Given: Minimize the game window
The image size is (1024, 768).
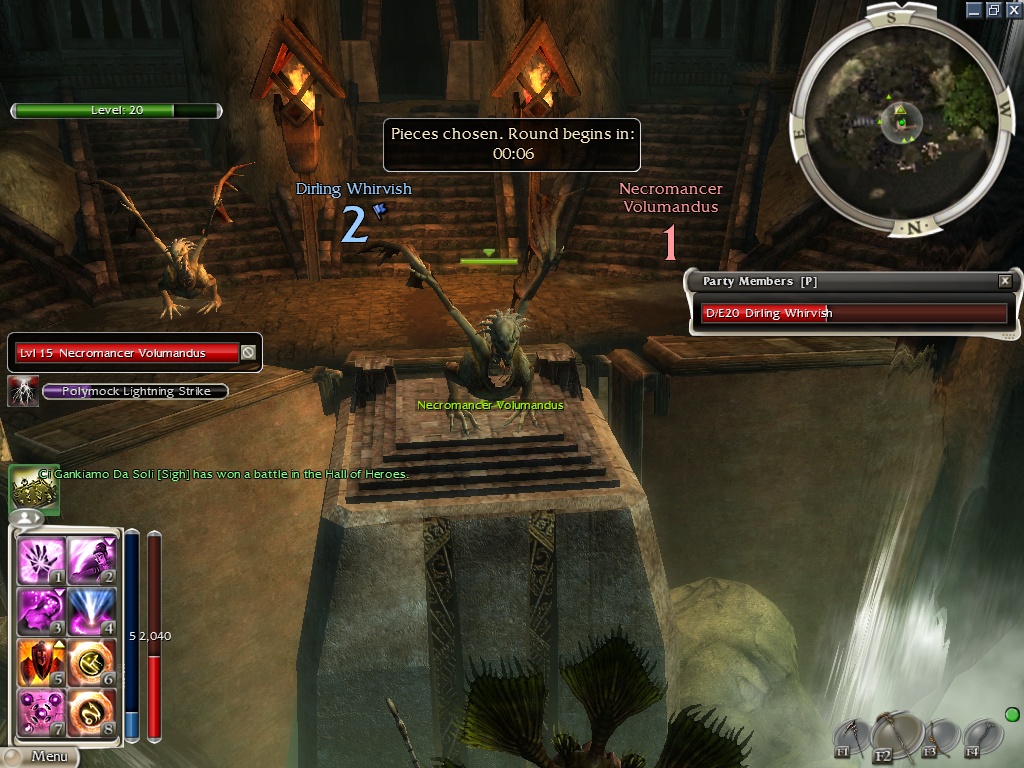Looking at the screenshot, I should [974, 9].
